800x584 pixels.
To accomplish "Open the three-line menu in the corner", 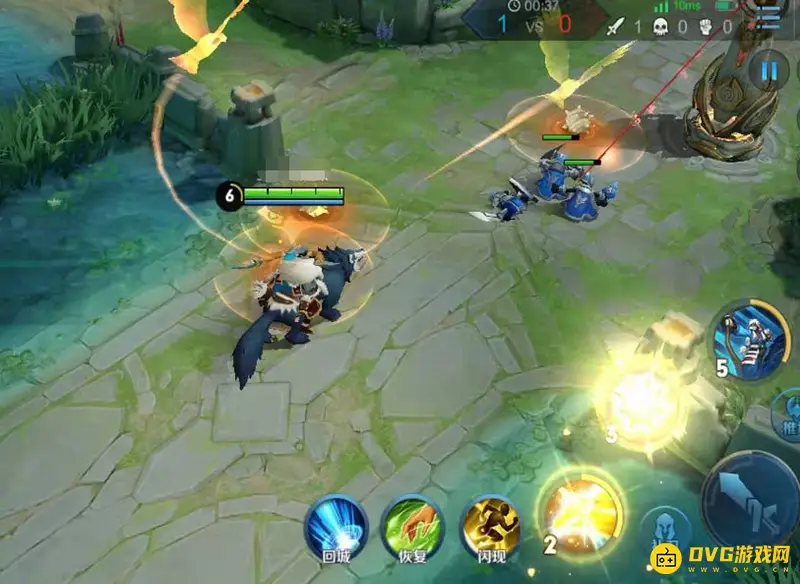I will pos(770,15).
